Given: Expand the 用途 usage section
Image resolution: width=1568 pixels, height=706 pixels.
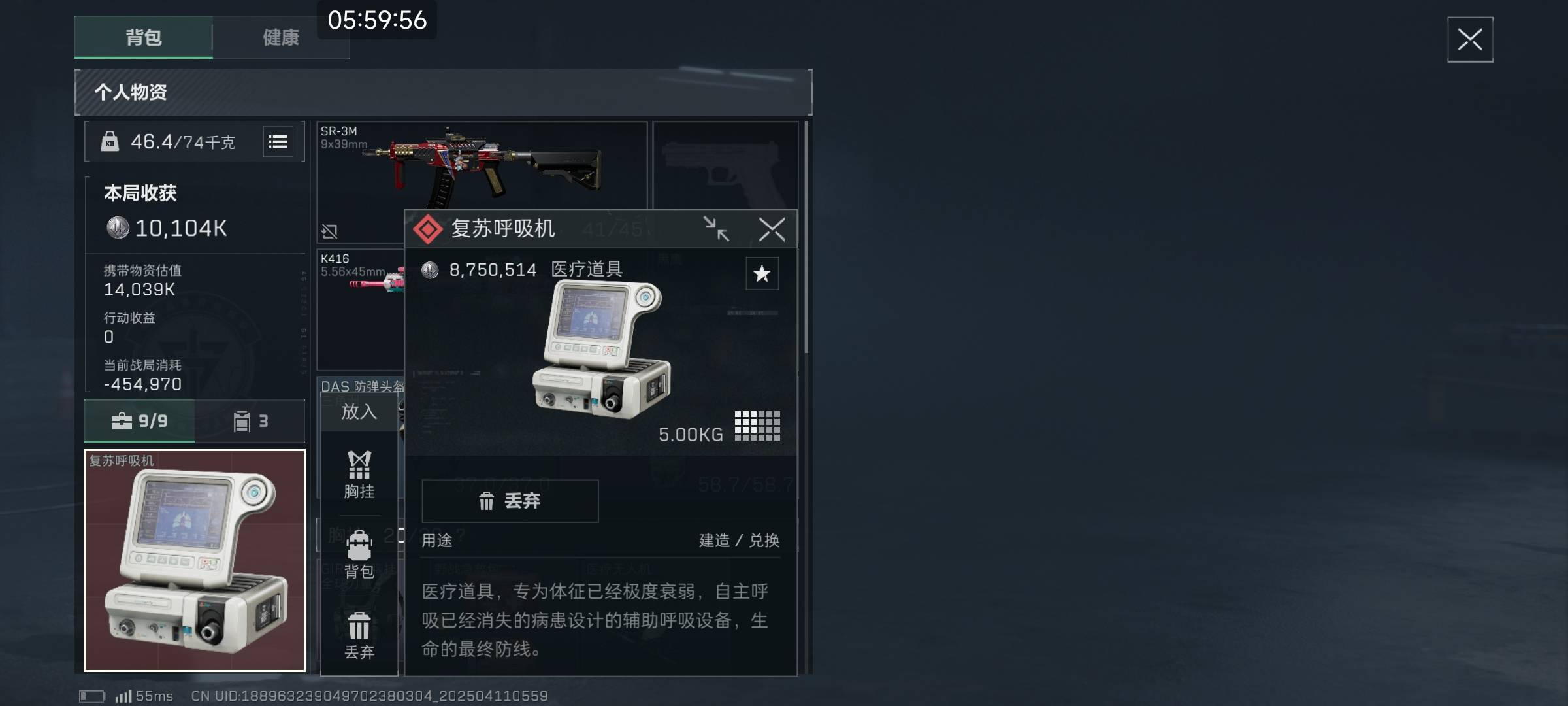Looking at the screenshot, I should pos(435,541).
